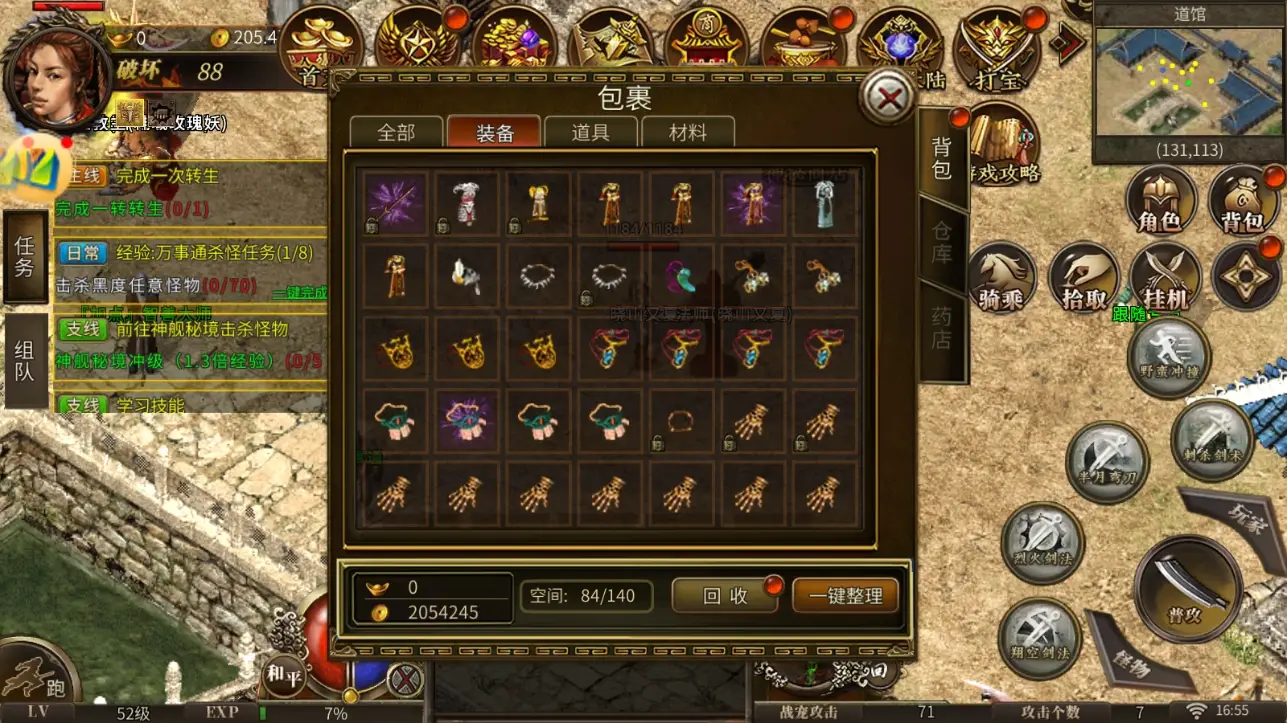This screenshot has width=1287, height=723.
Task: Open the 角色 character sheet
Action: click(1160, 200)
